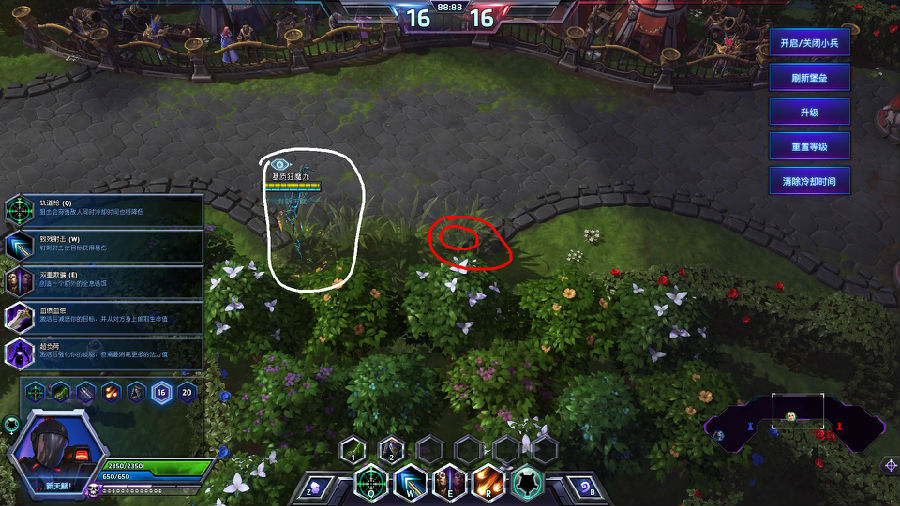Viewport: 900px width, 506px height.
Task: Use the blue arrow W ability
Action: coord(410,483)
